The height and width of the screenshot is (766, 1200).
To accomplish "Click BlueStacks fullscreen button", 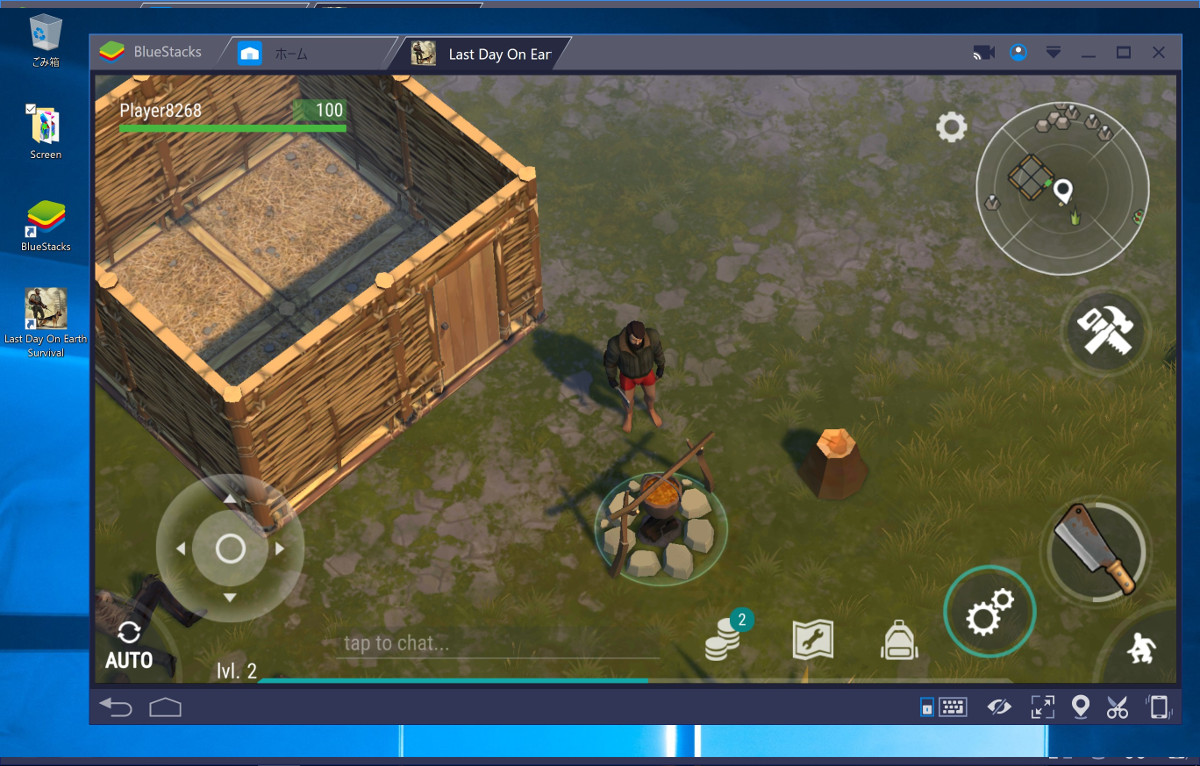I will 1042,708.
